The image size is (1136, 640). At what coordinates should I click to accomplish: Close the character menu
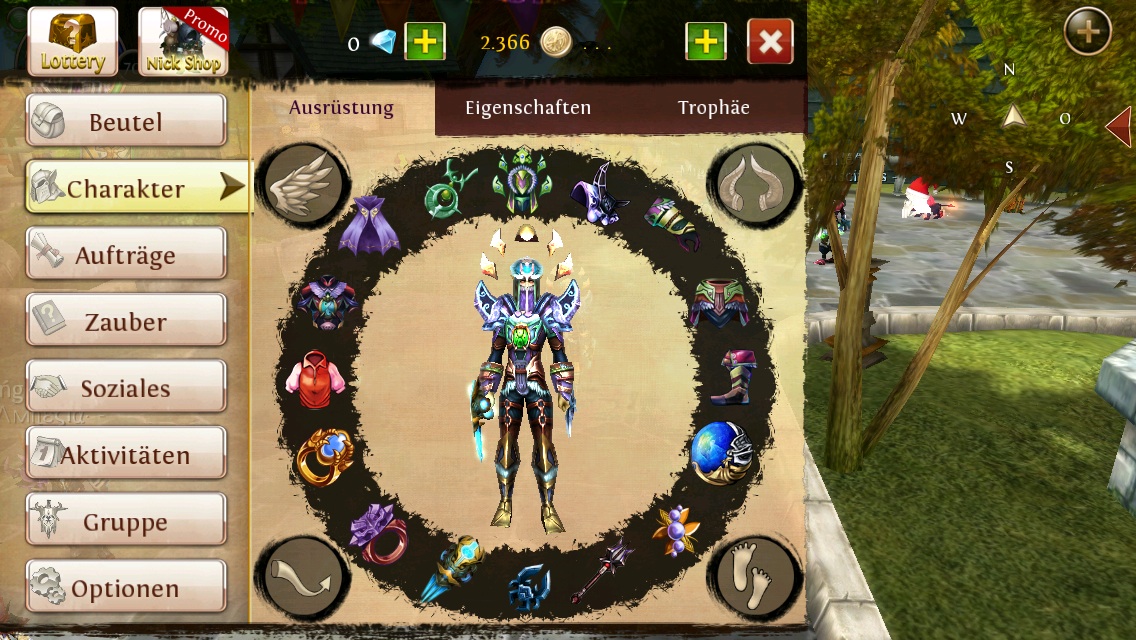click(x=770, y=42)
